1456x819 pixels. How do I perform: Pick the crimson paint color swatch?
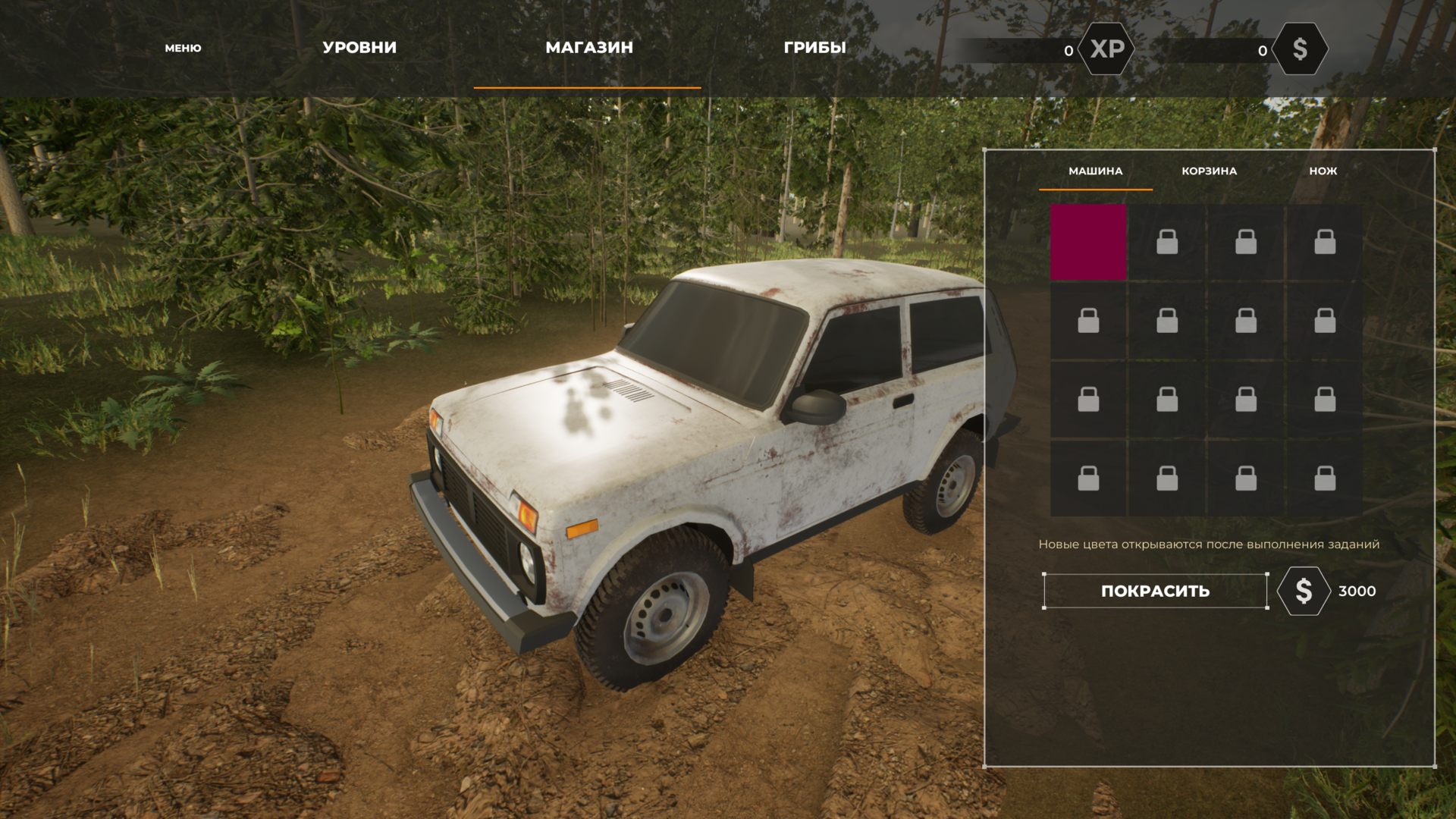(1088, 243)
